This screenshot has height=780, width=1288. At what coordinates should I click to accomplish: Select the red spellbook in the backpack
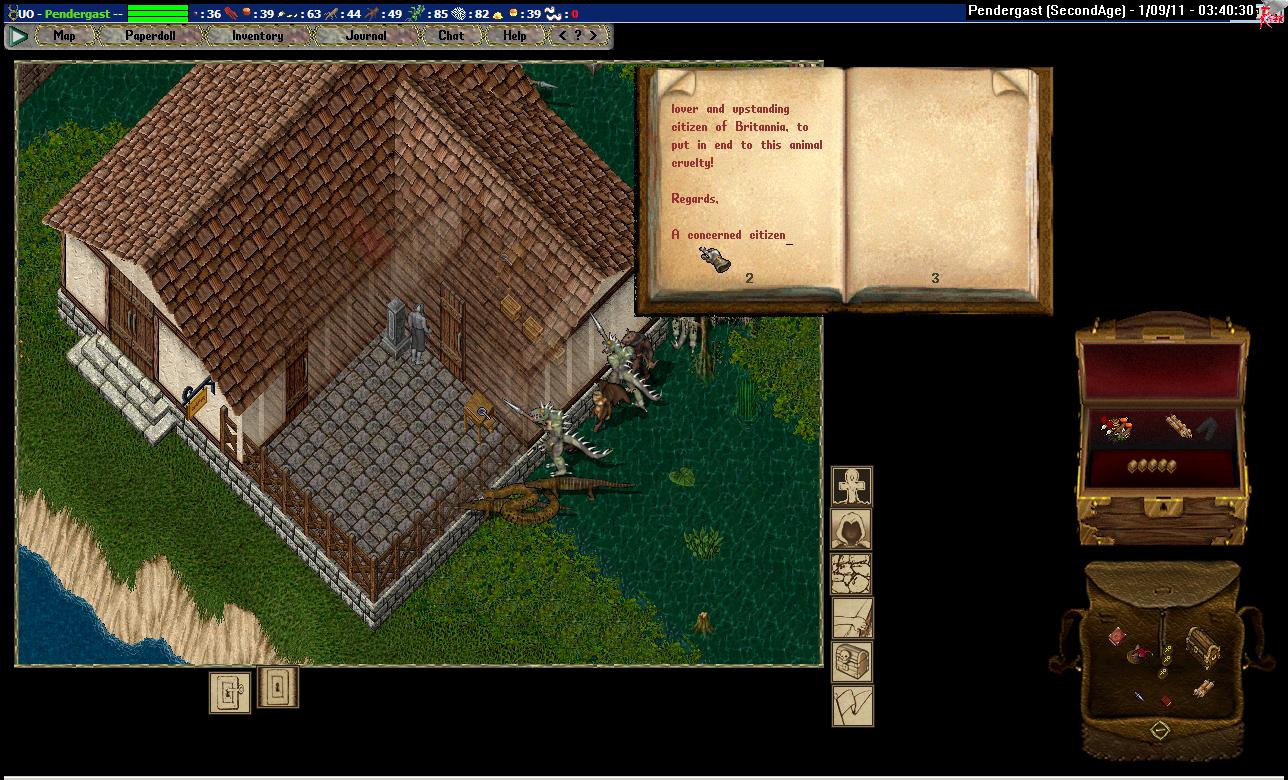[x=1117, y=636]
